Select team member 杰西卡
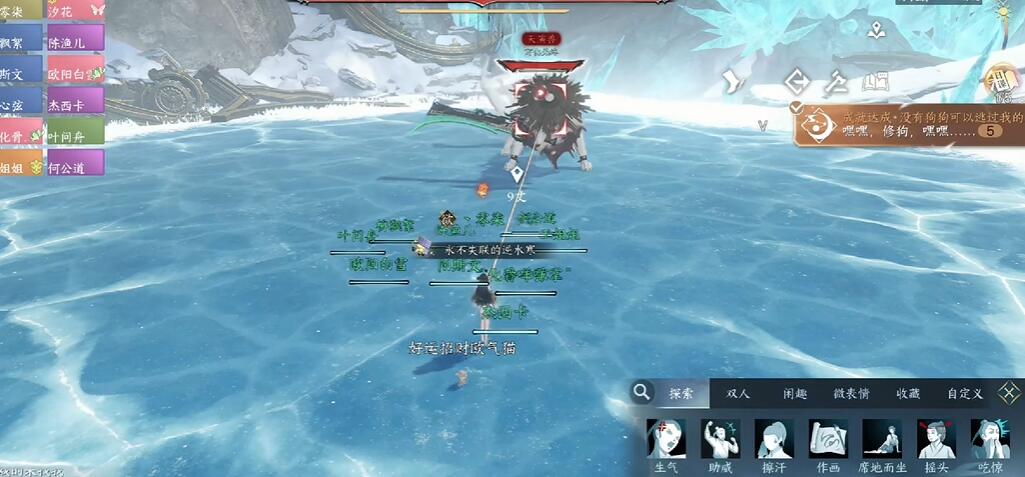 coord(75,103)
